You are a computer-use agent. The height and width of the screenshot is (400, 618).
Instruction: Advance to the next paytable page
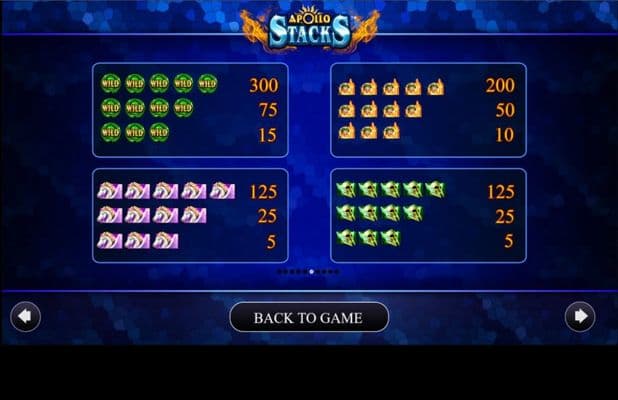(579, 317)
